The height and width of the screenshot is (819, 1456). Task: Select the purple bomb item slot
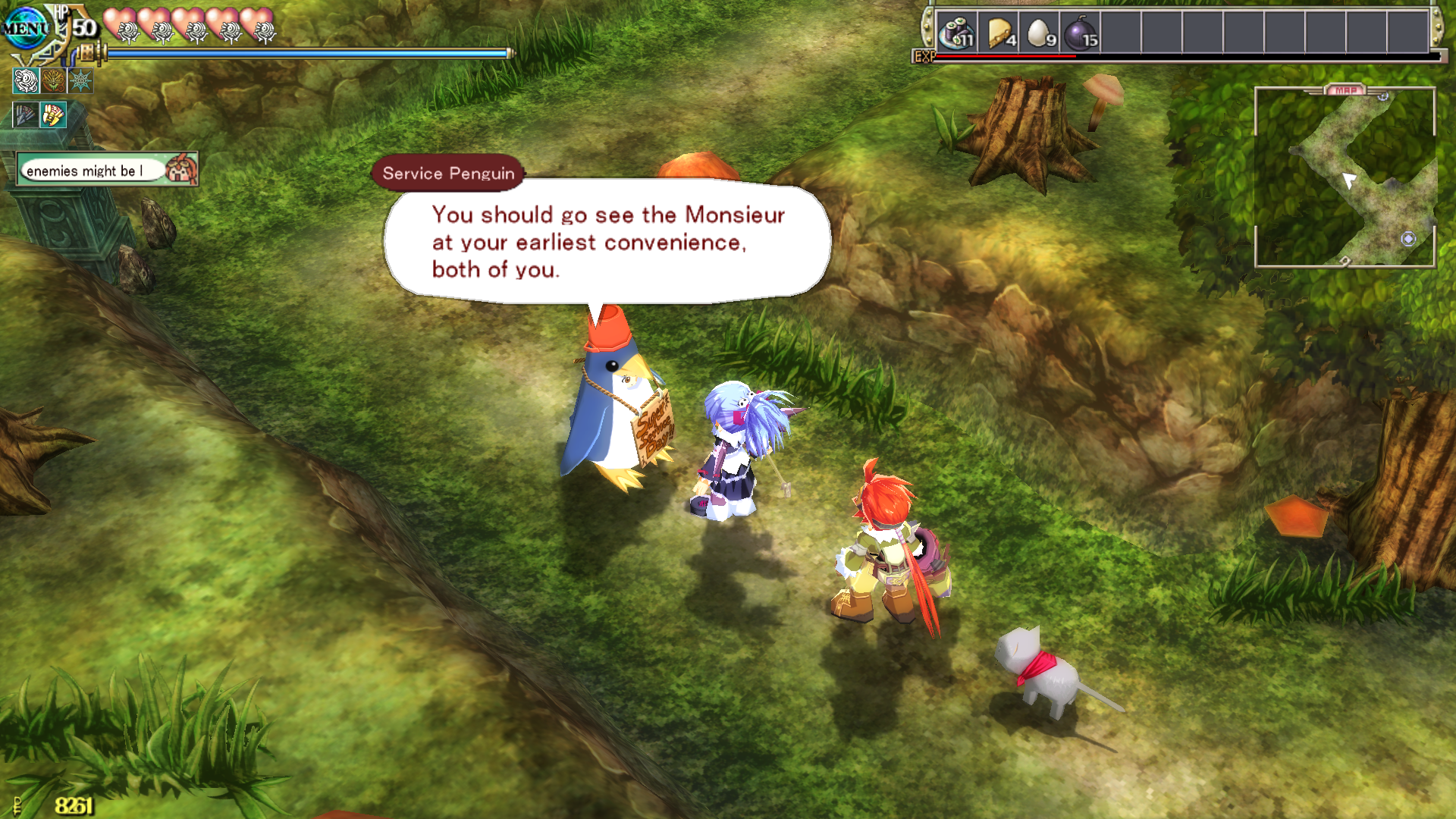coord(1081,33)
